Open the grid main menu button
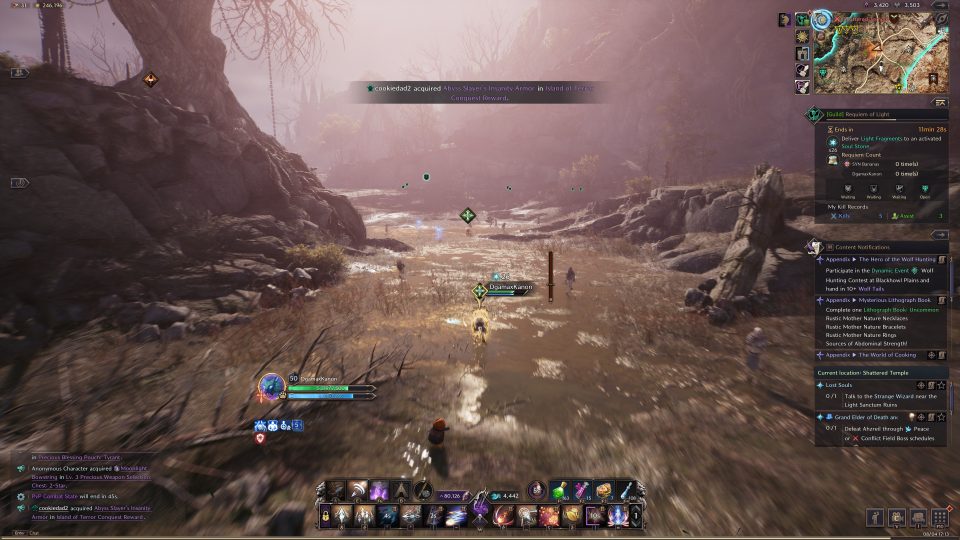The image size is (960, 540). point(940,517)
